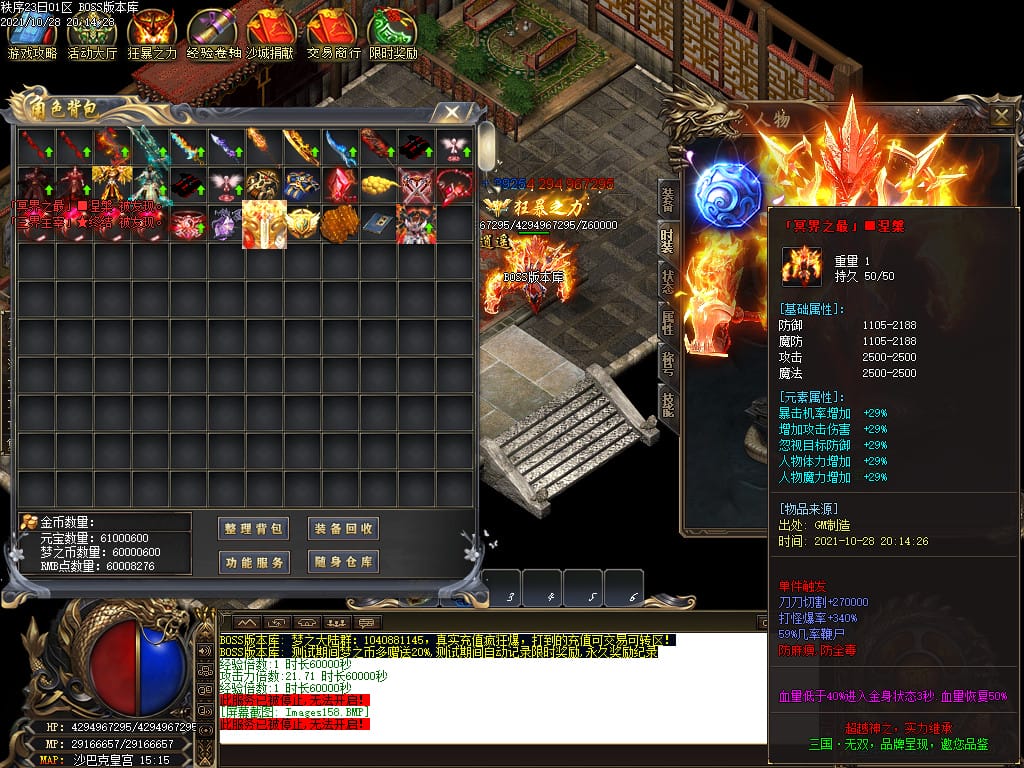
Task: Switch to the 属性 attributes tab
Action: tap(667, 322)
